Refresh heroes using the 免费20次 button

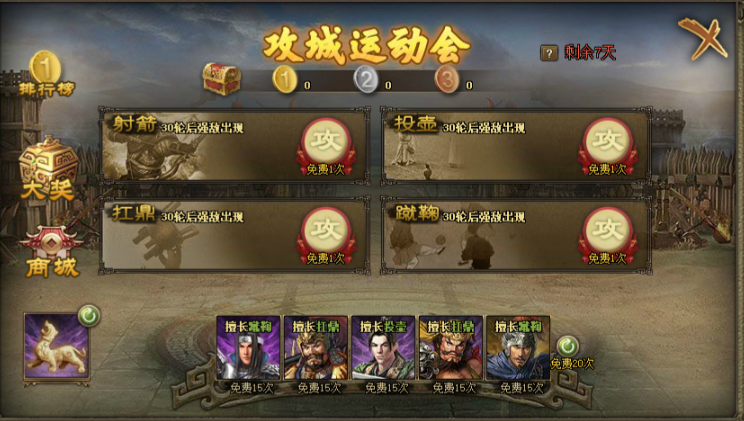568,347
